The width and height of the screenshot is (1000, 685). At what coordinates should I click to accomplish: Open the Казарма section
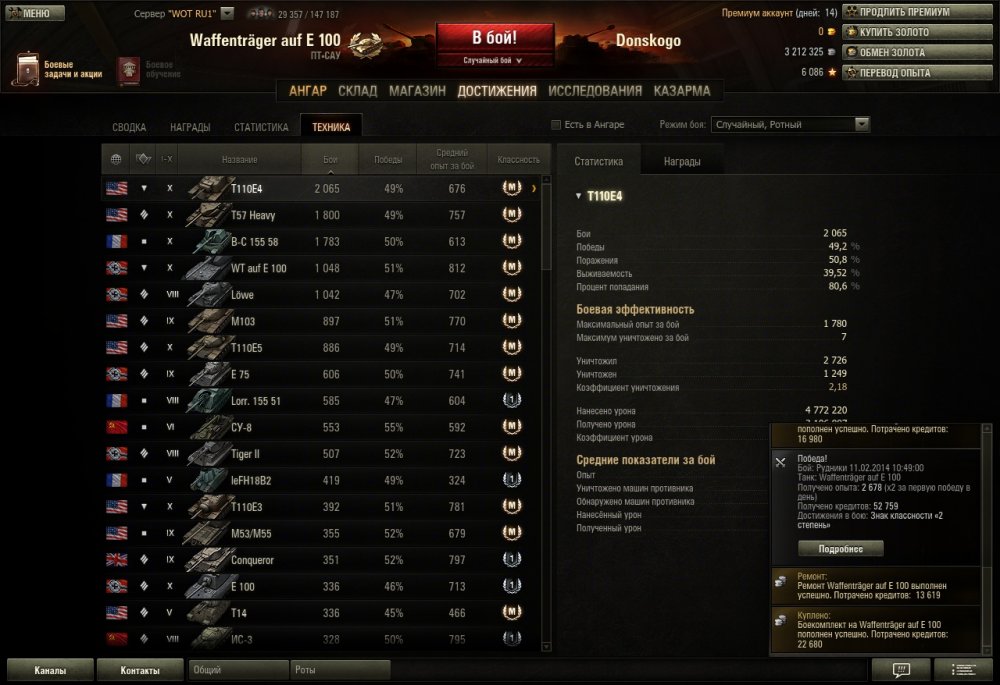682,91
